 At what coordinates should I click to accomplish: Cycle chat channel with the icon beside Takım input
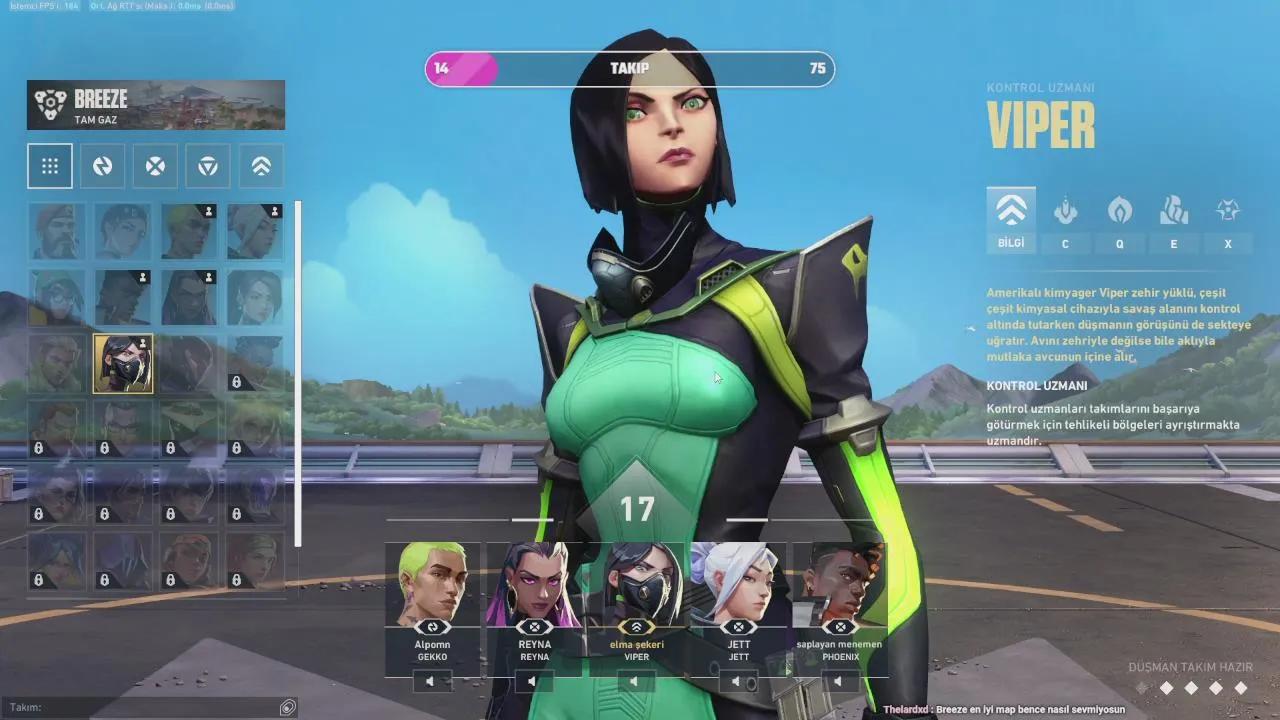click(x=288, y=706)
